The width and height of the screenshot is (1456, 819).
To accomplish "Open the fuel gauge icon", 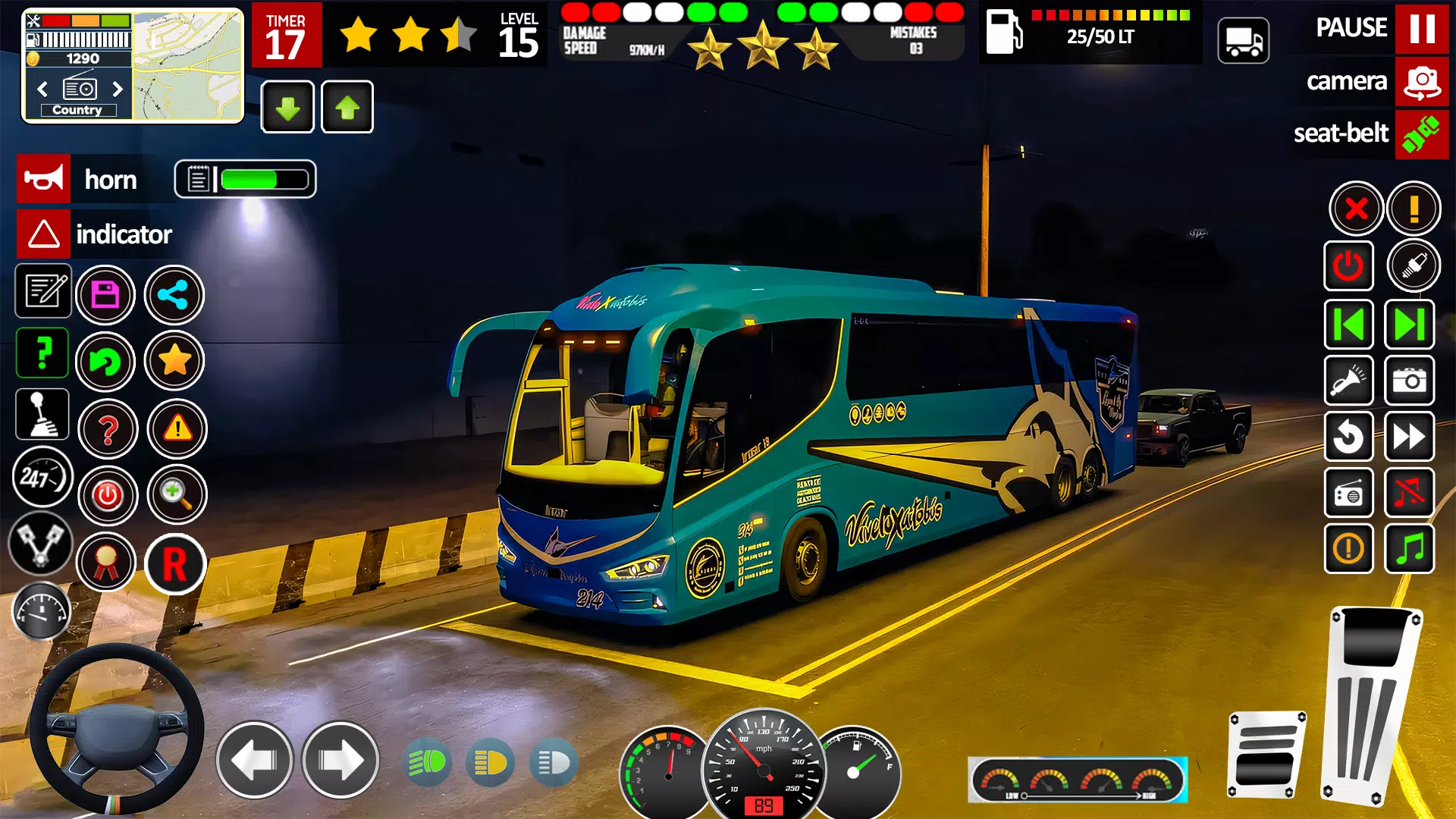I will pyautogui.click(x=42, y=611).
